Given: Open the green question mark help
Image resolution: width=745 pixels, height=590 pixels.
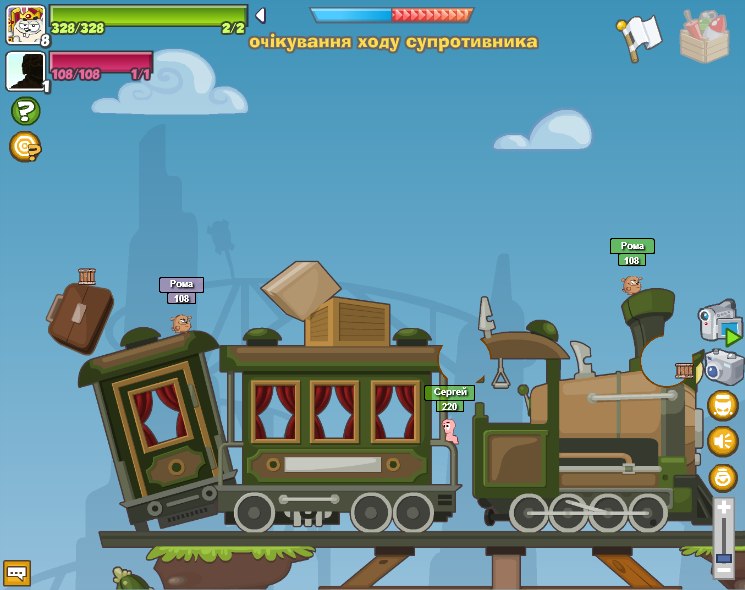Looking at the screenshot, I should click(25, 111).
